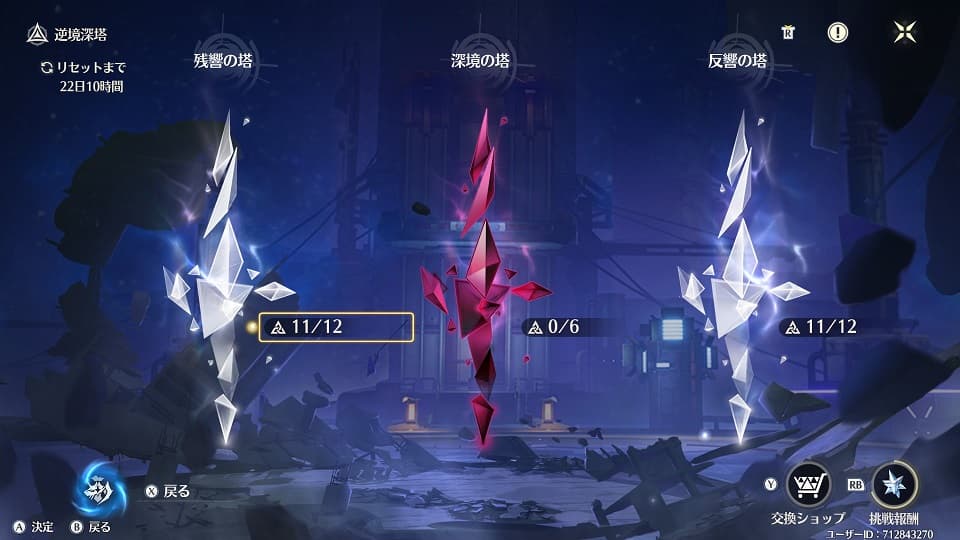
Task: Close the tower screen with the X
Action: [x=904, y=32]
